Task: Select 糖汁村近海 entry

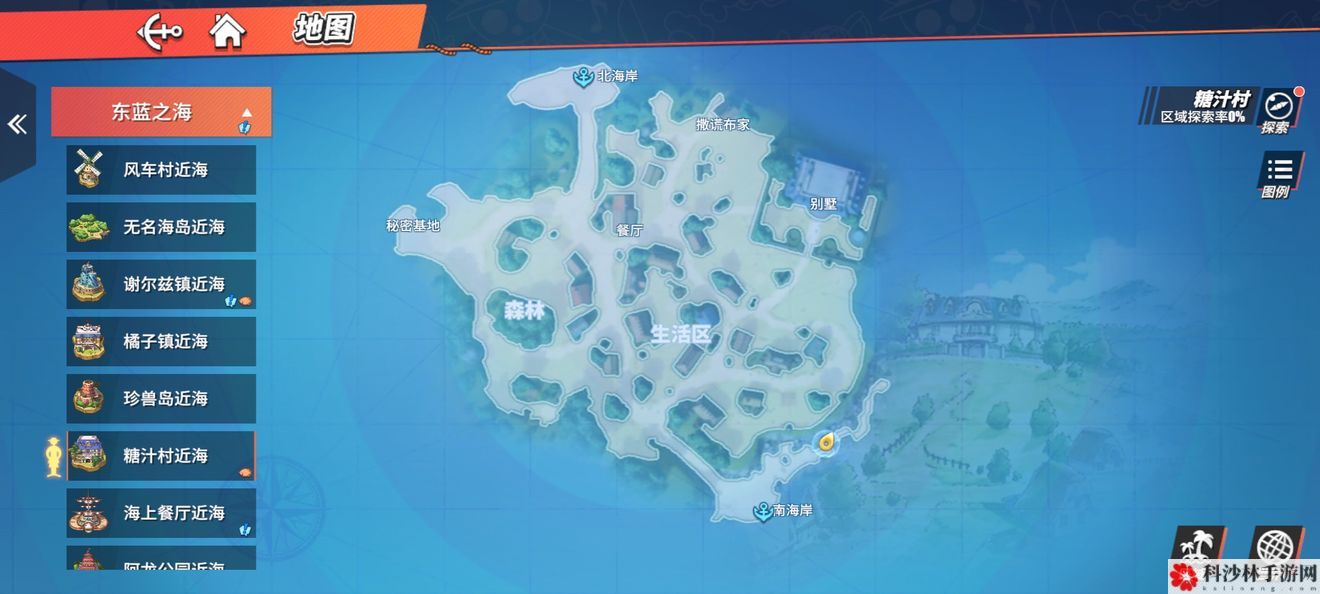Action: [x=161, y=456]
